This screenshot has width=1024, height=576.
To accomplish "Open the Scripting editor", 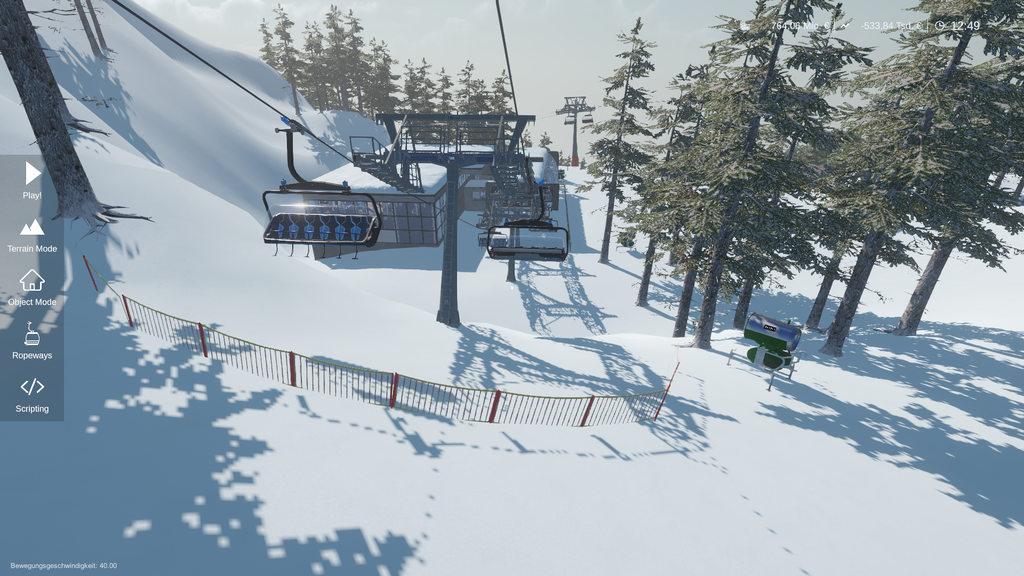I will 32,392.
